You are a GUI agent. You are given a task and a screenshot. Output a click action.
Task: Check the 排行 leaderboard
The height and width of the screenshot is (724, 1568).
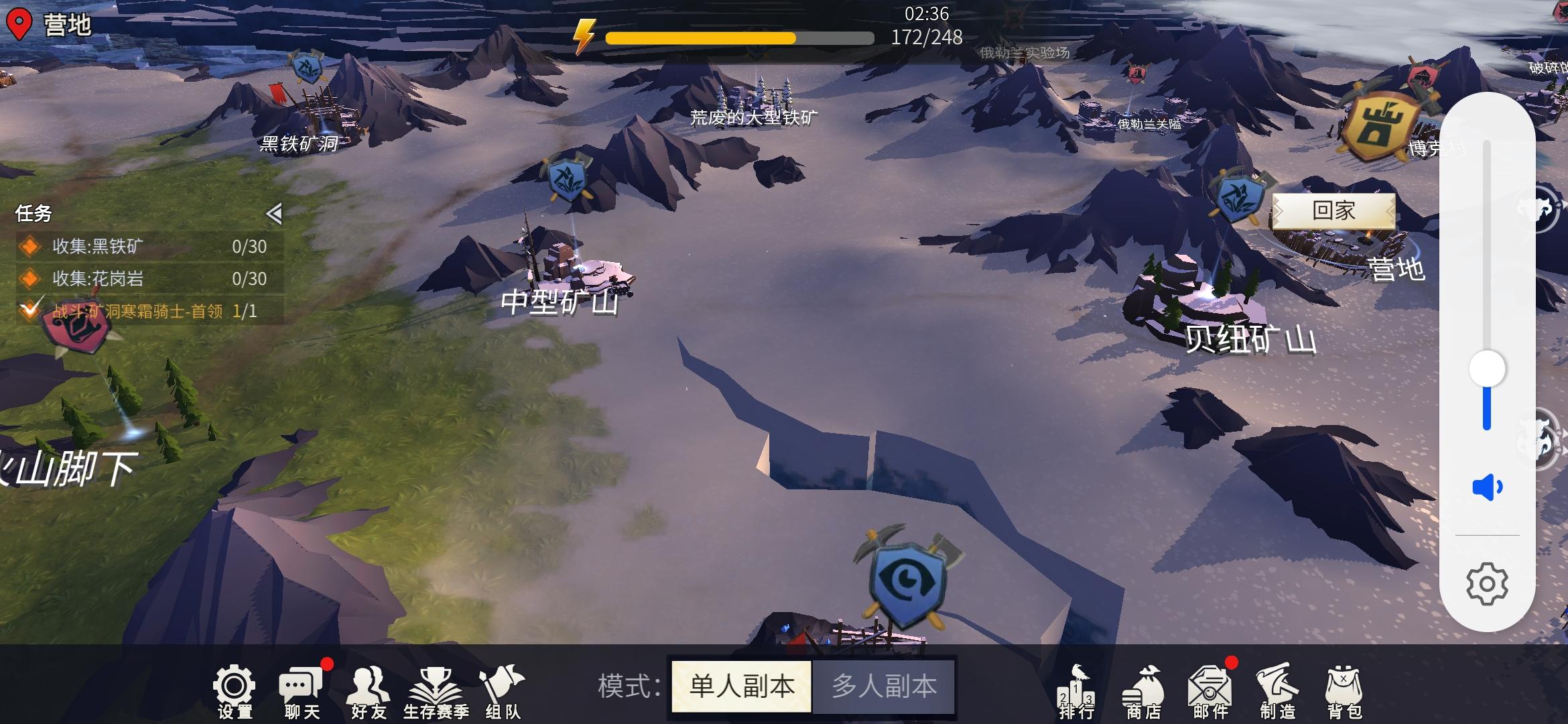tap(1077, 684)
